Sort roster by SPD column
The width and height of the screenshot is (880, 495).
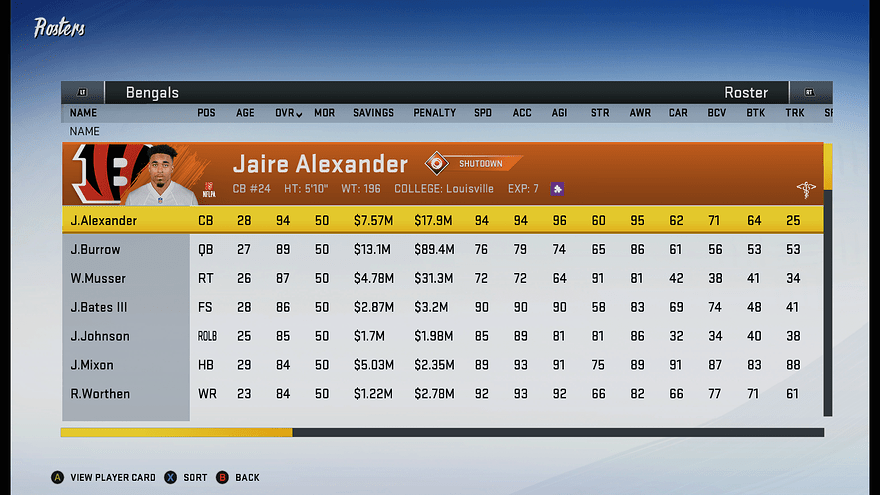(x=483, y=113)
